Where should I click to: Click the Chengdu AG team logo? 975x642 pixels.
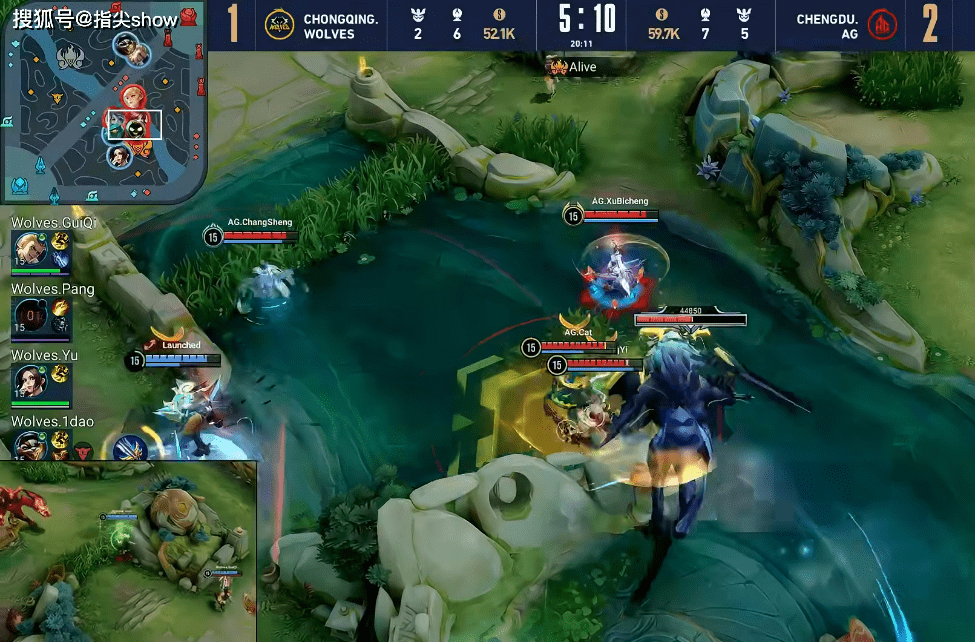click(883, 24)
